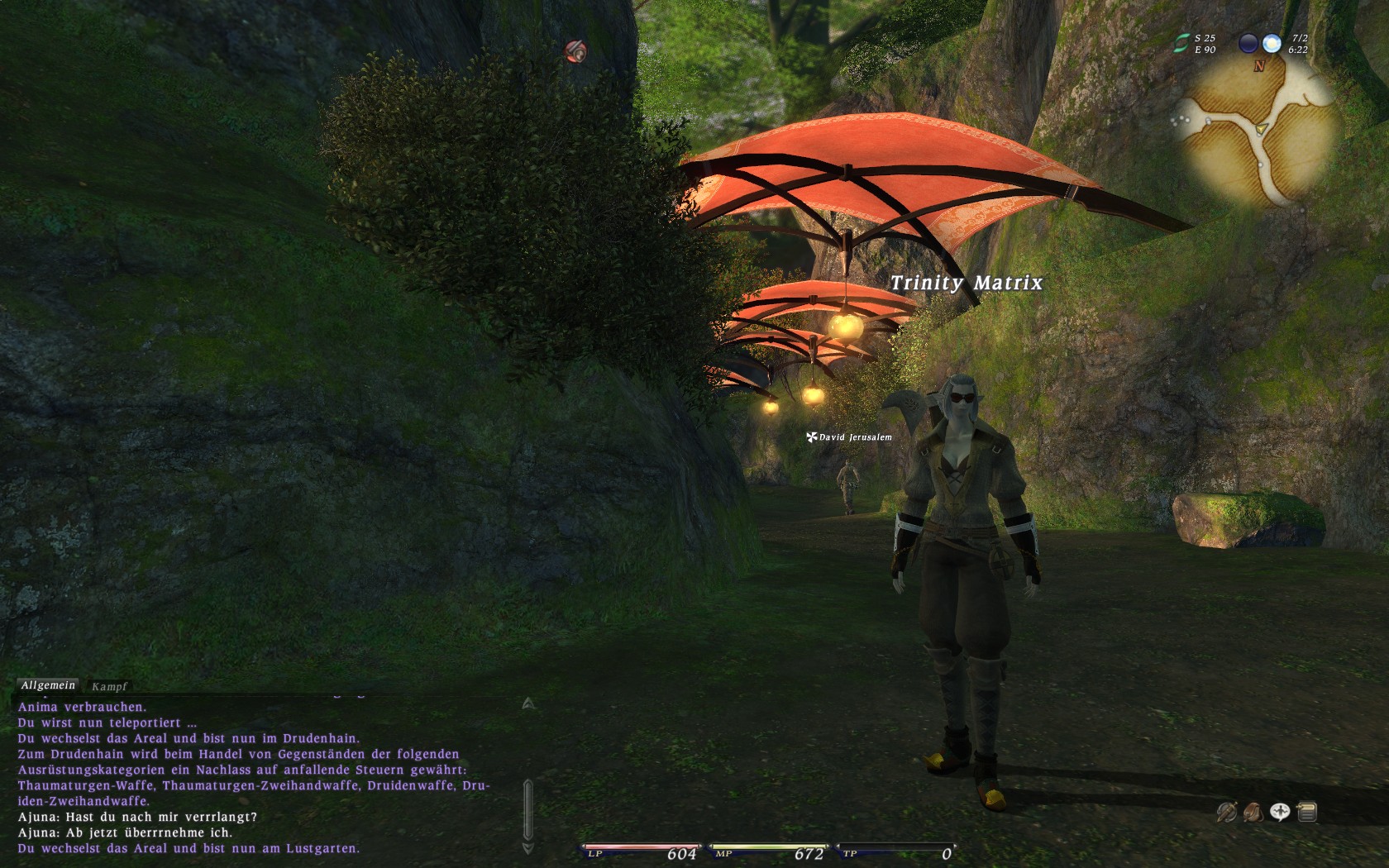The height and width of the screenshot is (868, 1389).
Task: Open the Kampf chat tab
Action: pyautogui.click(x=109, y=686)
